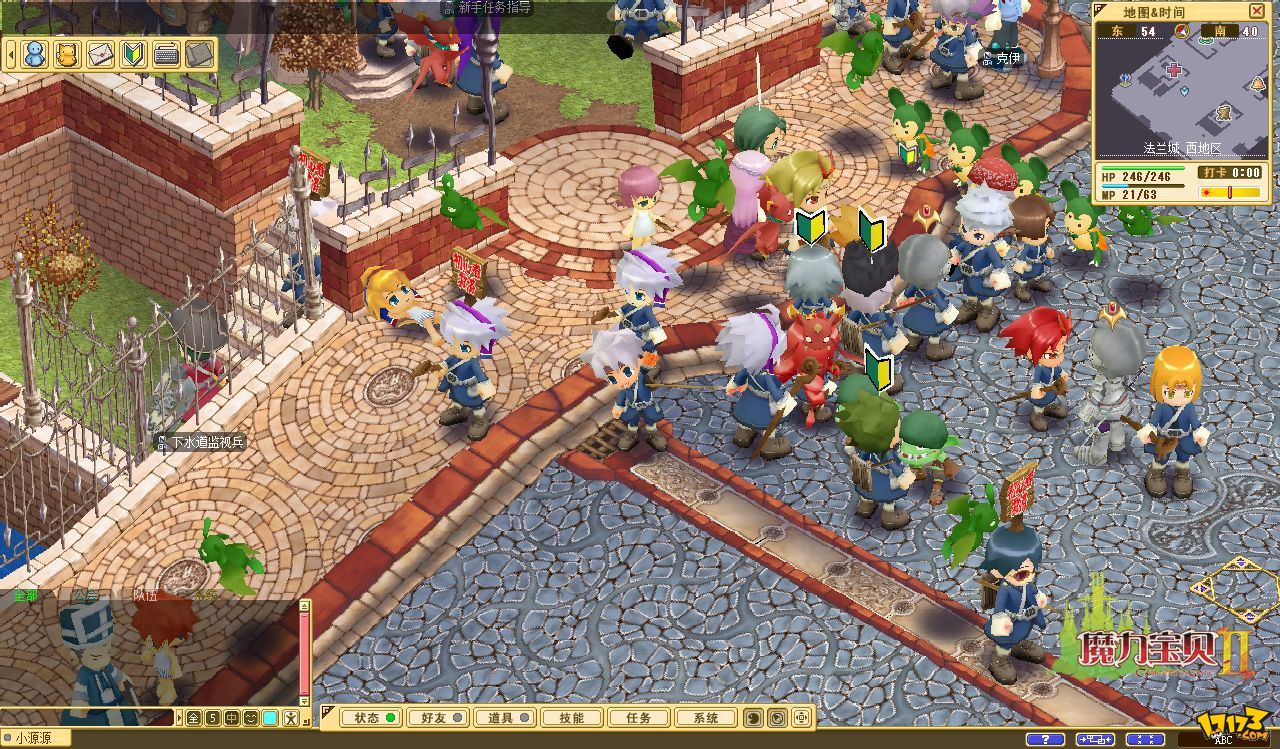Switch chat to the 全部 tab

point(26,595)
